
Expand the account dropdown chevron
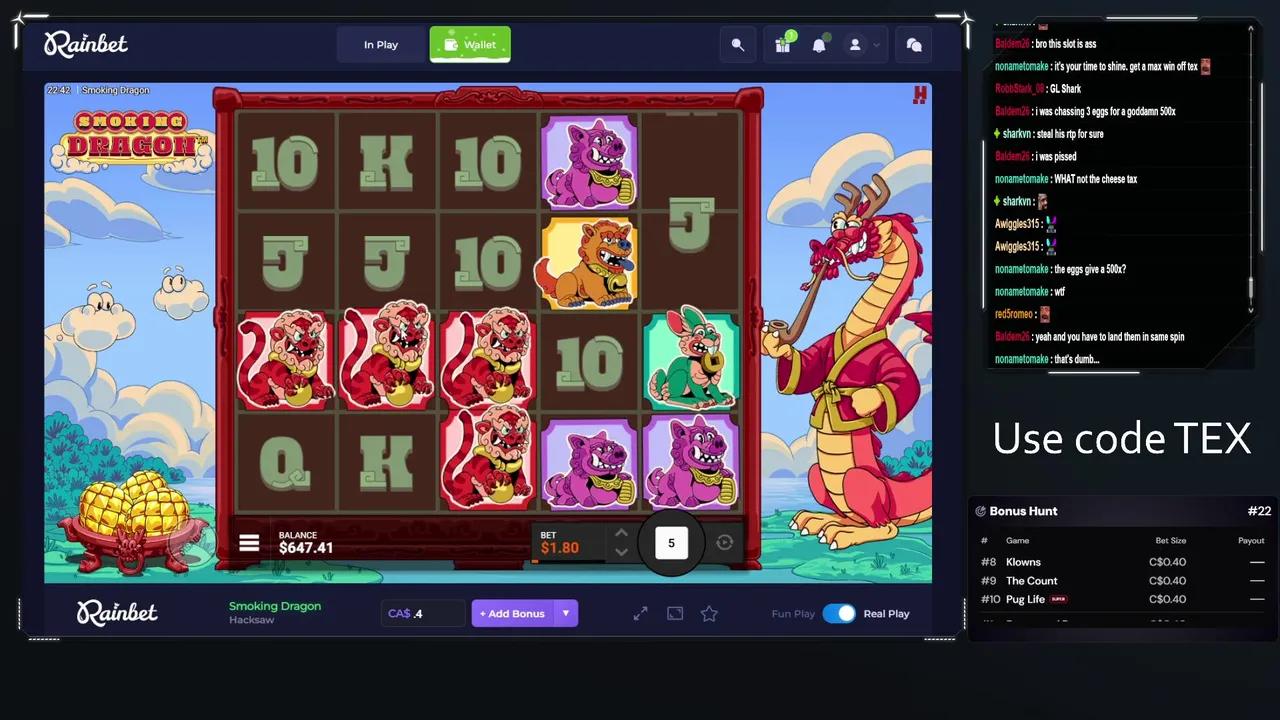click(x=874, y=45)
